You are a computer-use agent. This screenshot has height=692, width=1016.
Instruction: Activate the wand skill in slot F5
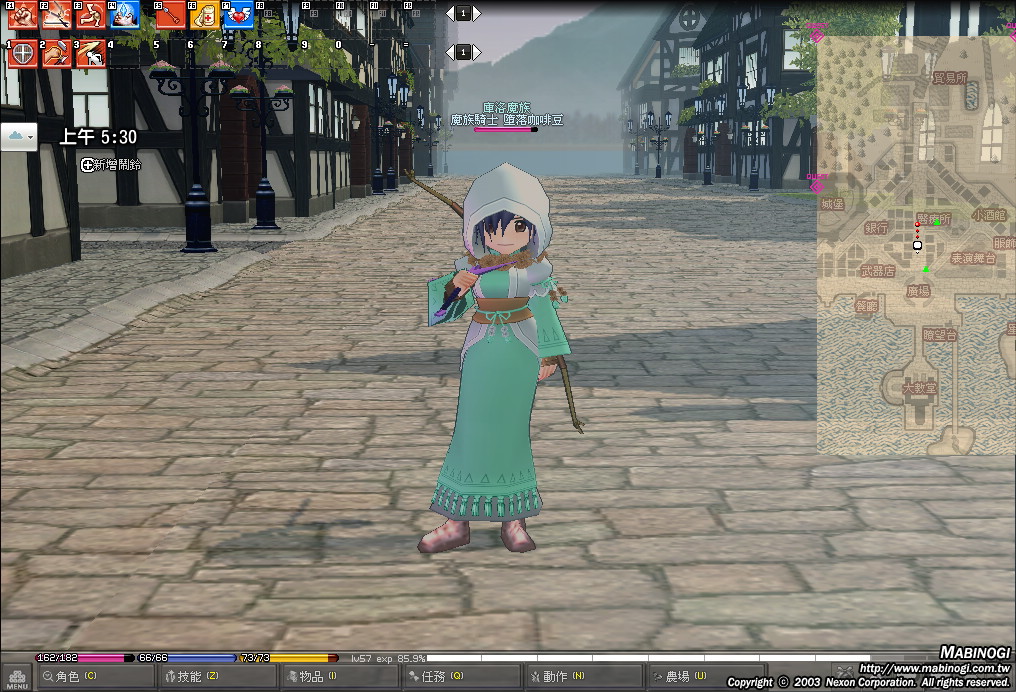click(171, 15)
